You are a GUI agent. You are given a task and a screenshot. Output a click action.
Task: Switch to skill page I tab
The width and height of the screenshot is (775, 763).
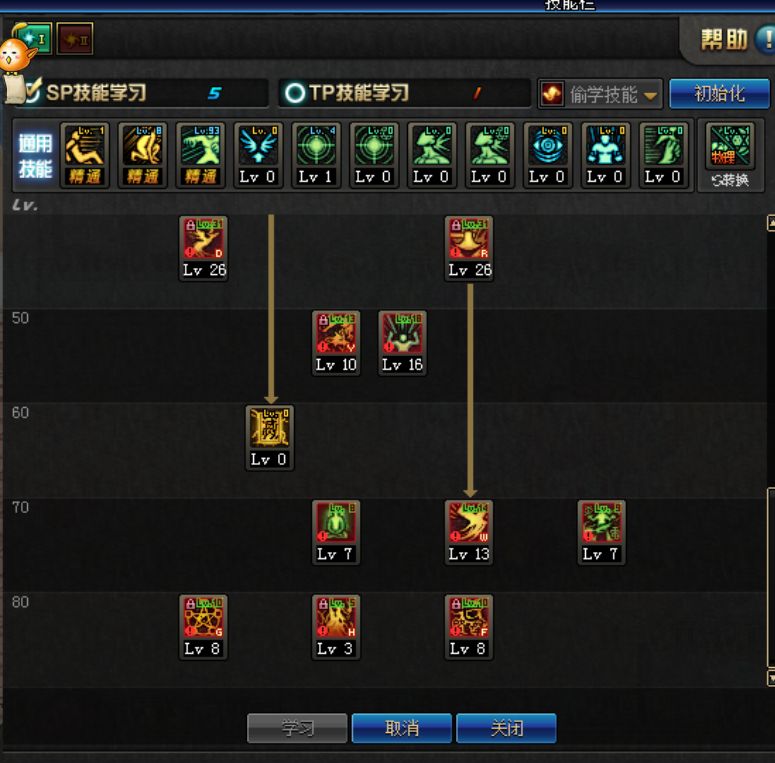click(33, 39)
